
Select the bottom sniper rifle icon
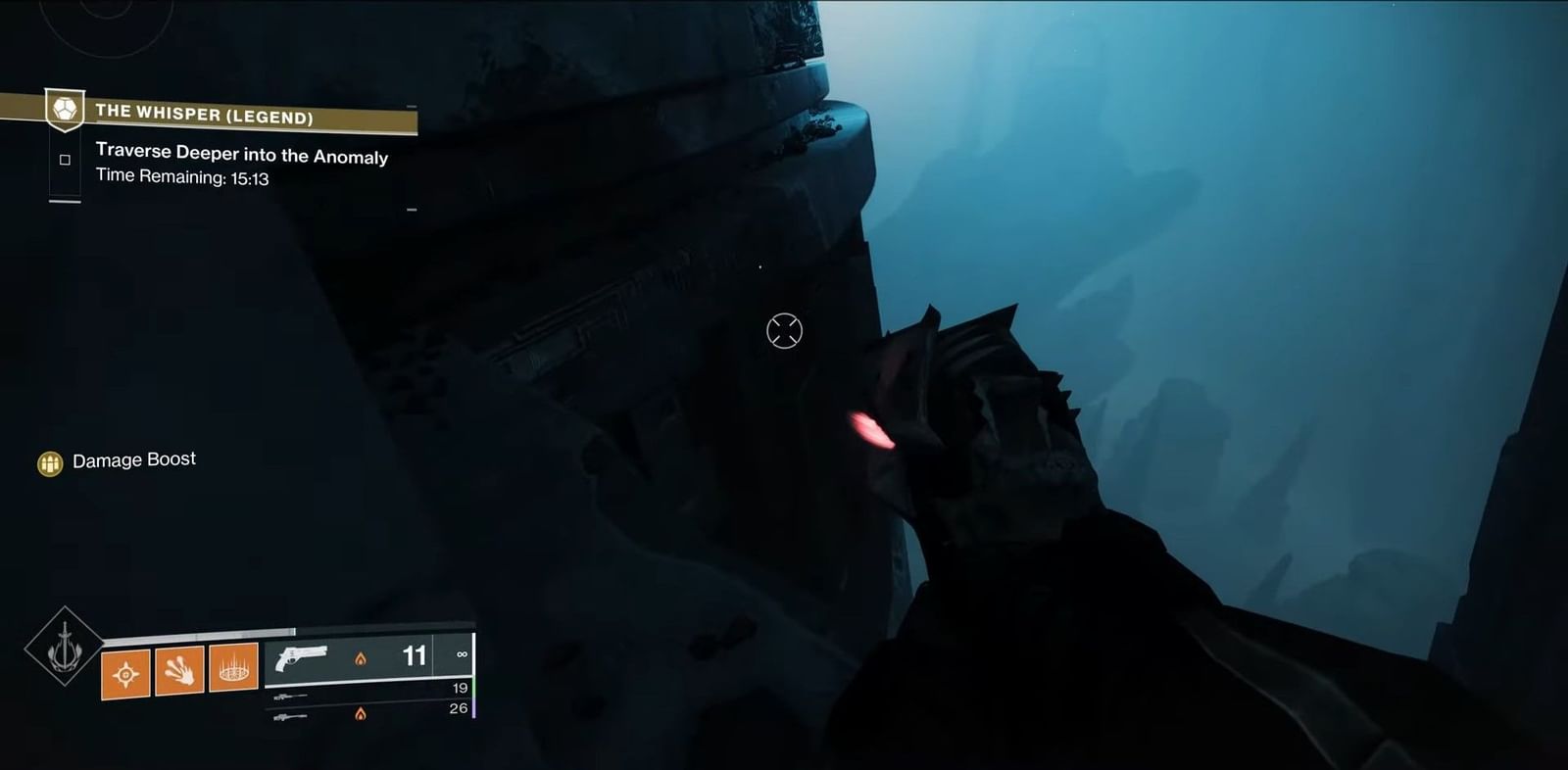click(290, 717)
